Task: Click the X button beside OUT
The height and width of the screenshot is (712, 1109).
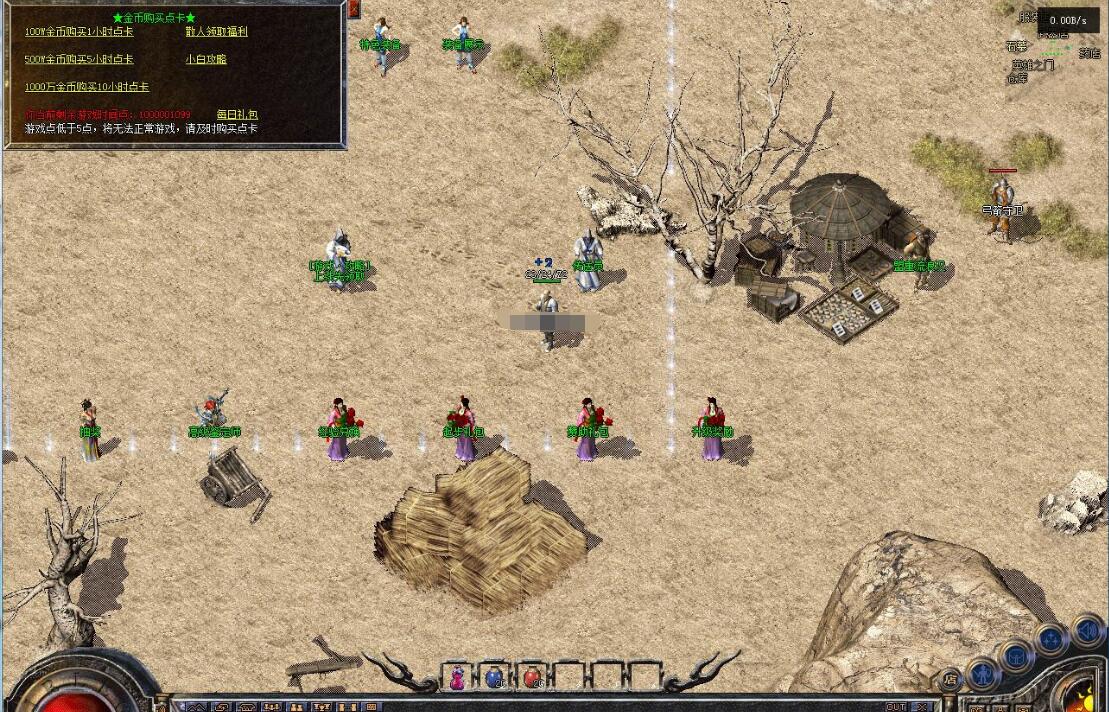Action: [924, 707]
